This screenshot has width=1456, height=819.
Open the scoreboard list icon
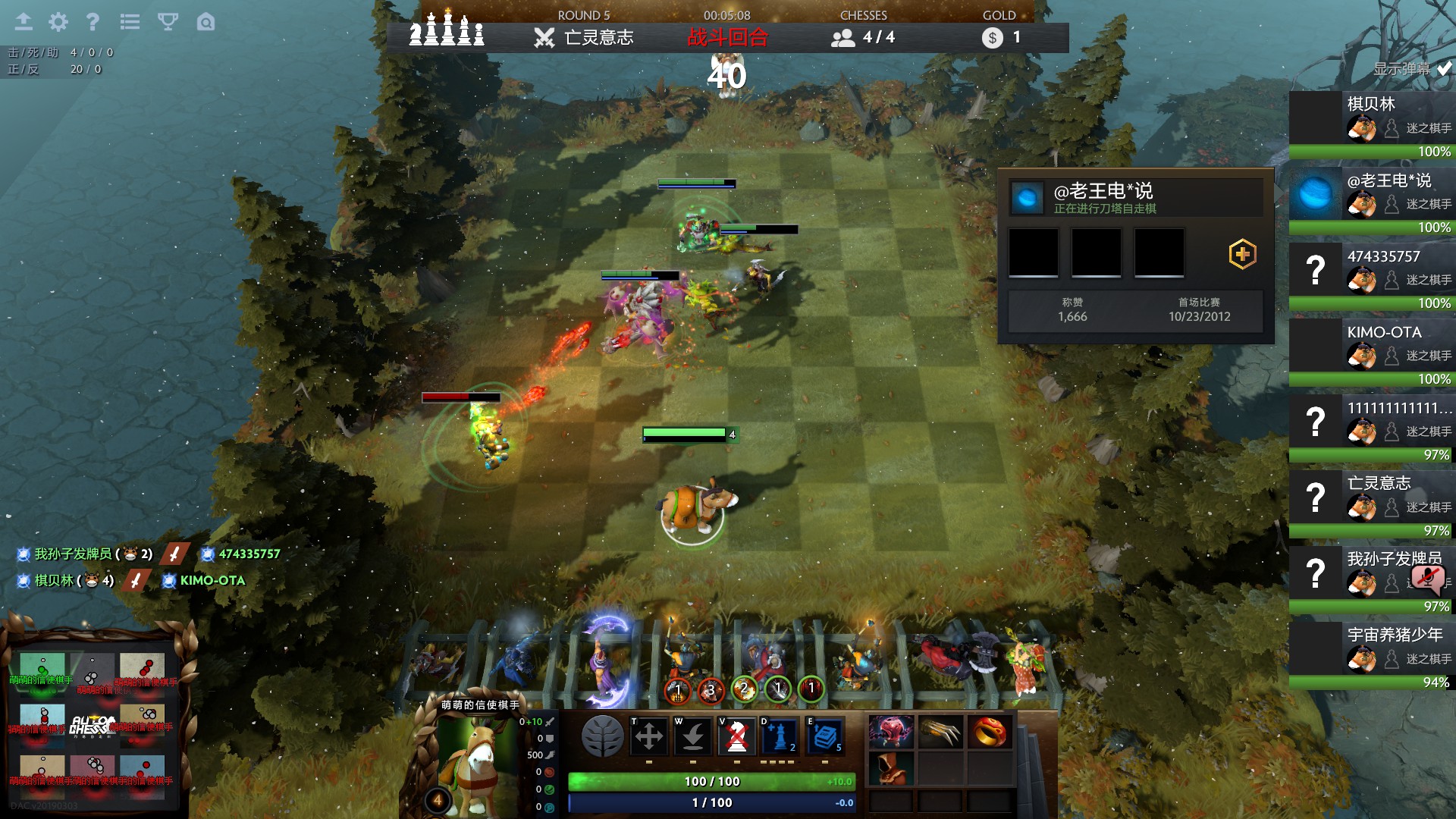coord(130,22)
